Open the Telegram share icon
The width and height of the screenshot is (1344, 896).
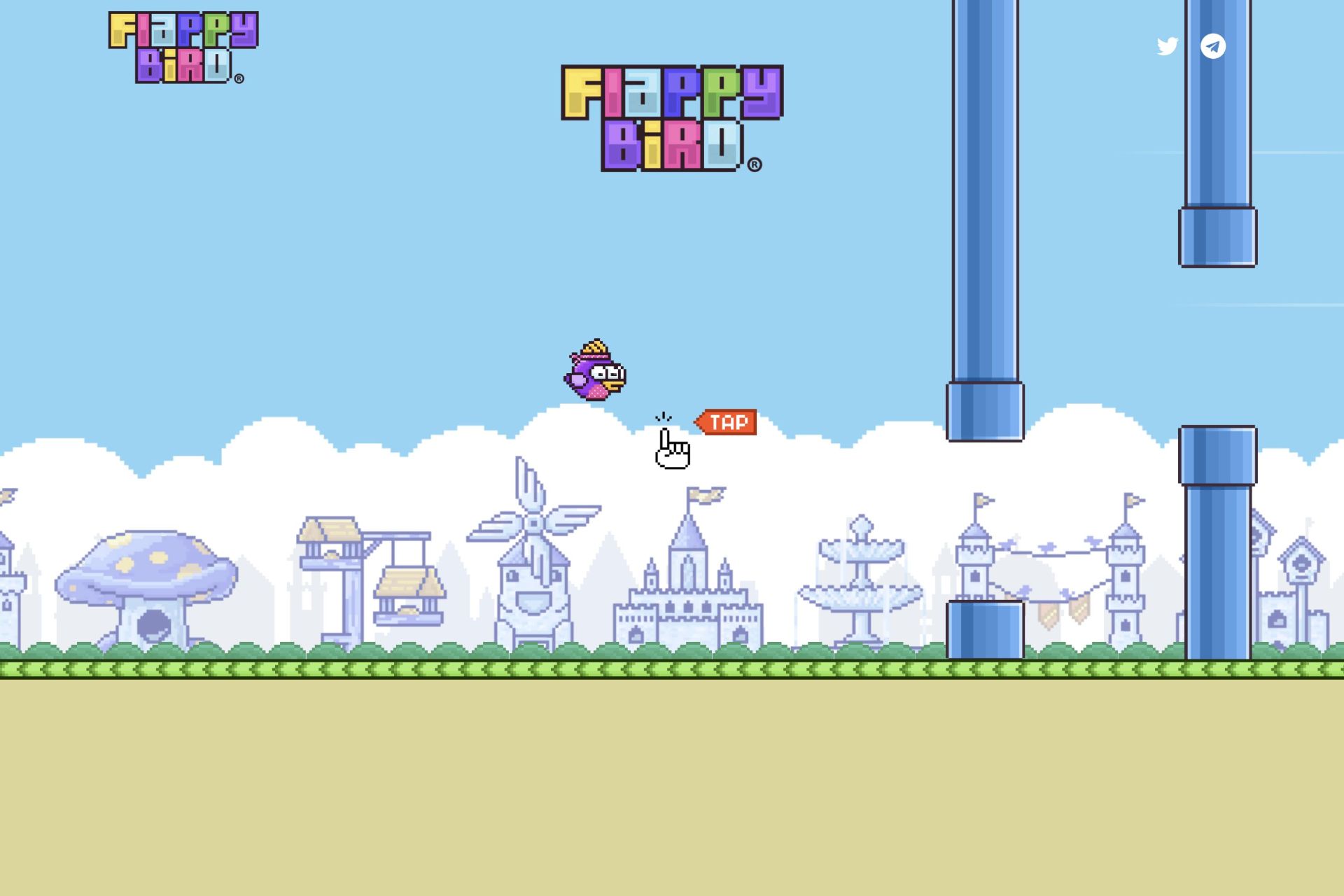(x=1213, y=46)
